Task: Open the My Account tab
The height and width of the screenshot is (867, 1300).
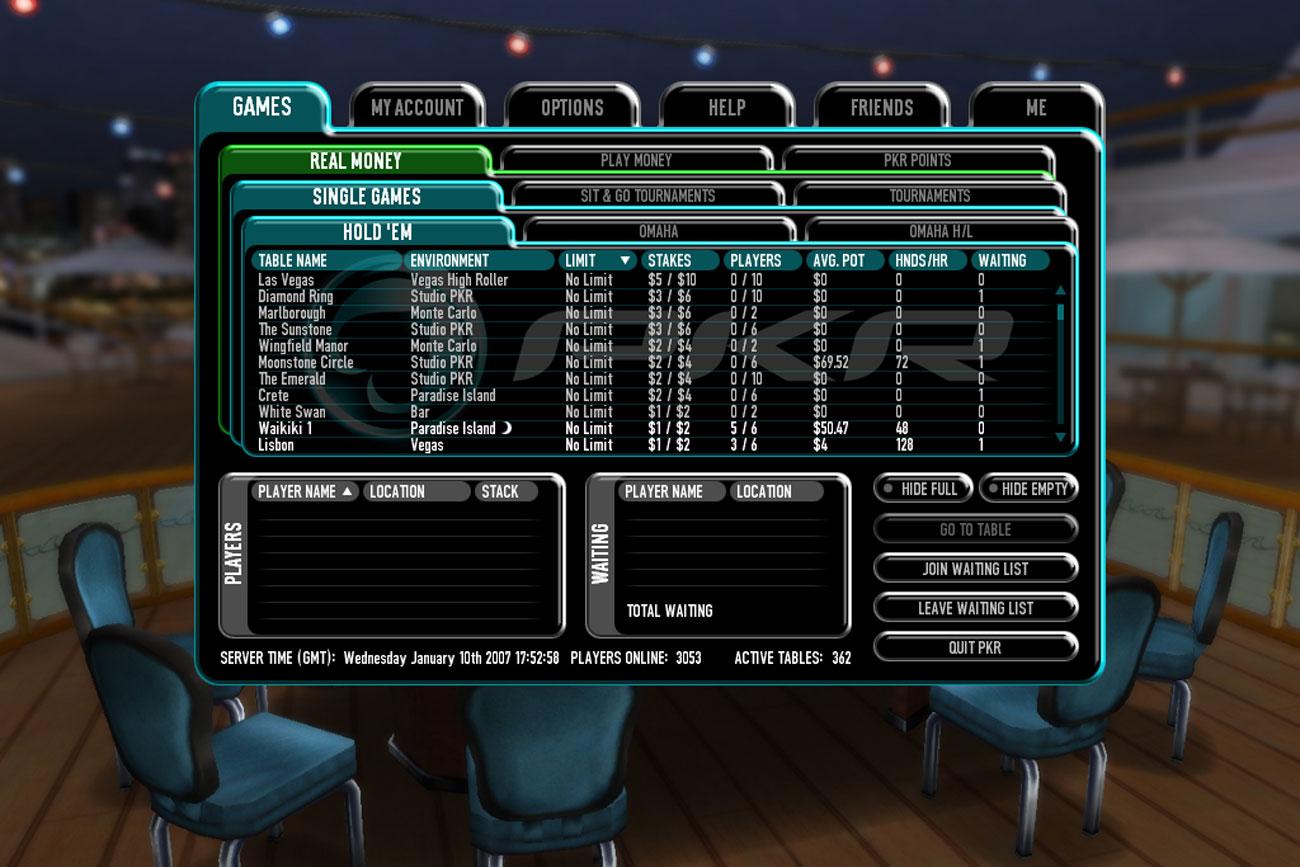Action: pyautogui.click(x=417, y=108)
